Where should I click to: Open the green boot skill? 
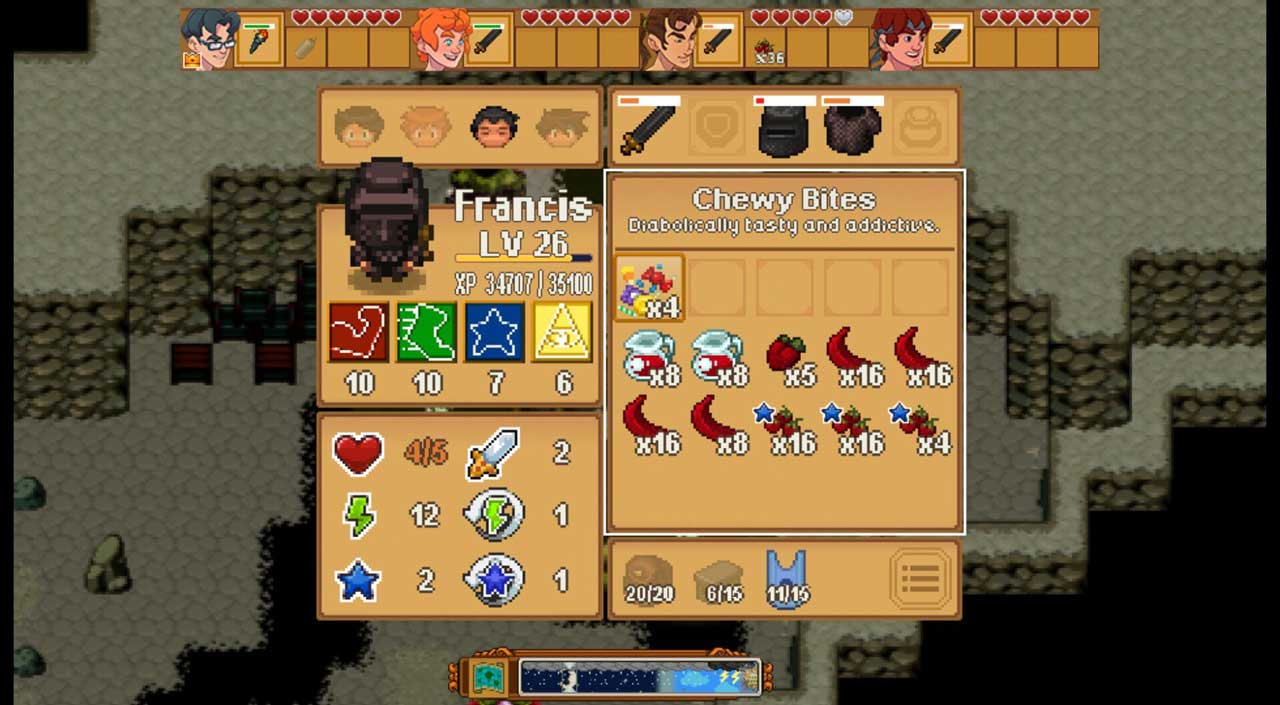point(427,332)
